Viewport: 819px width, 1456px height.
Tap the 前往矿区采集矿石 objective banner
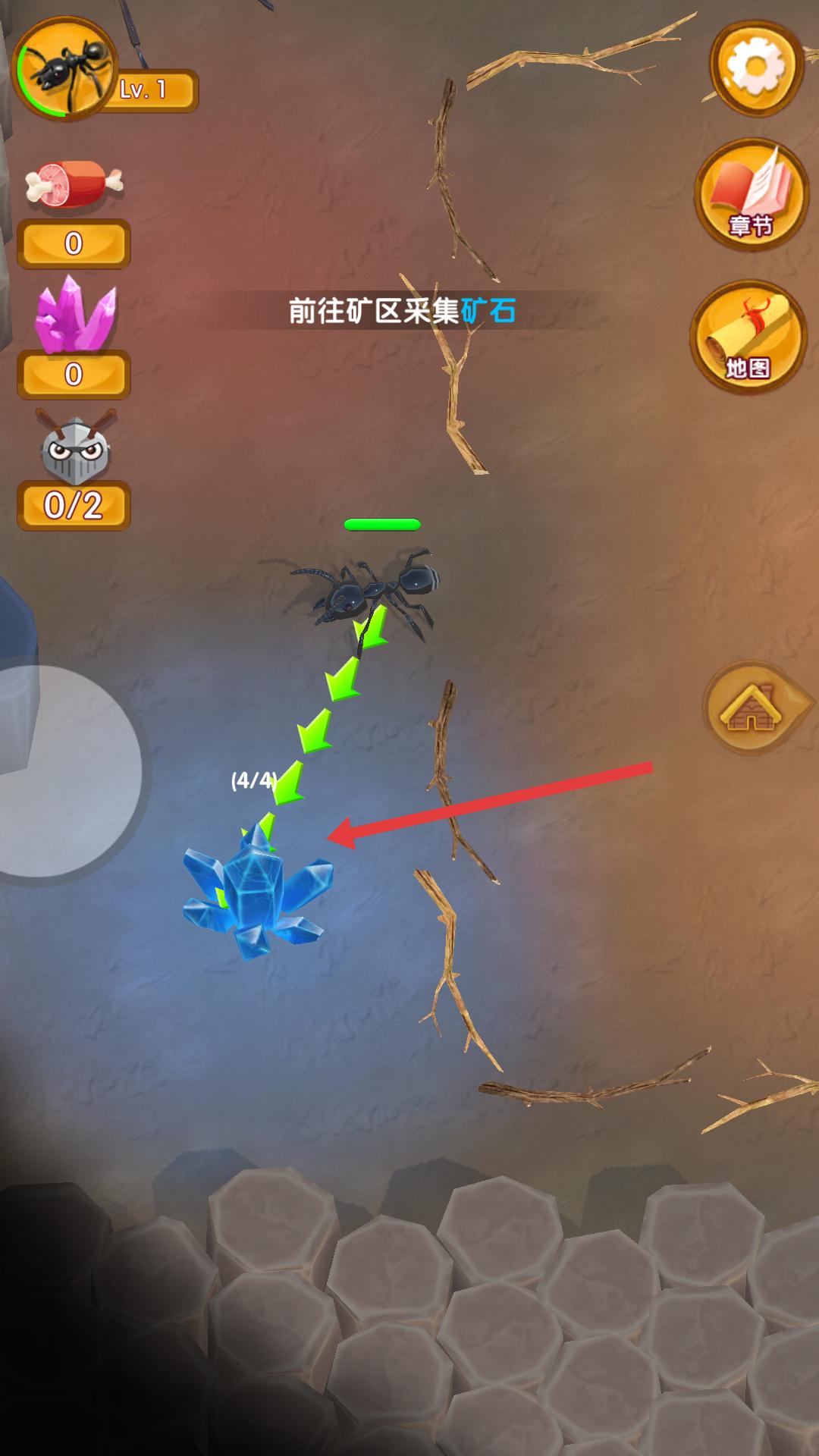402,311
